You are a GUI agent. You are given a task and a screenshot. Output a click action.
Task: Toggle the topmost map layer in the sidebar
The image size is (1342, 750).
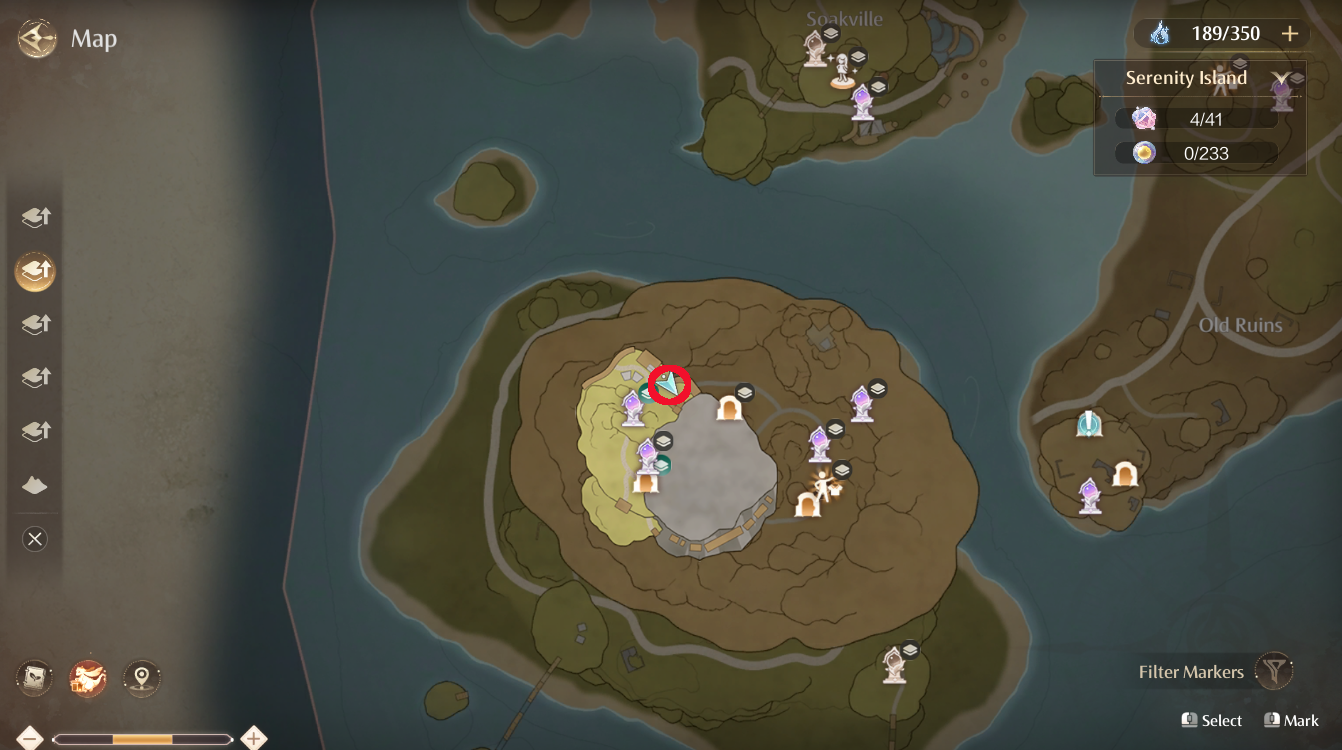(34, 216)
